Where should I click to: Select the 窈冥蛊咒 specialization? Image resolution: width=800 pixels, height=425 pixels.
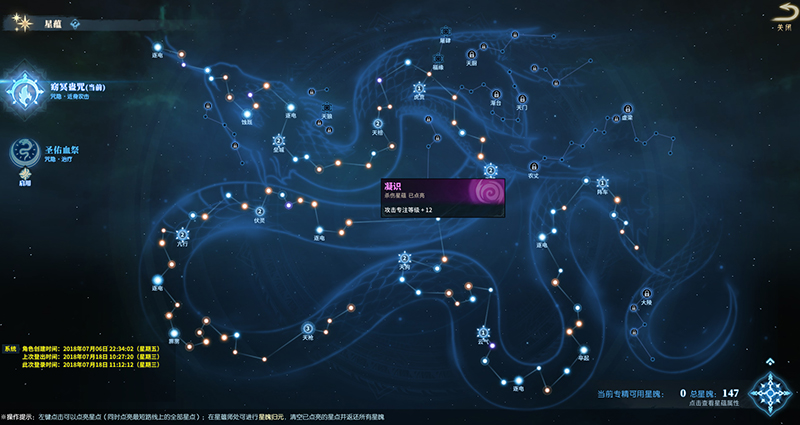[x=22, y=91]
